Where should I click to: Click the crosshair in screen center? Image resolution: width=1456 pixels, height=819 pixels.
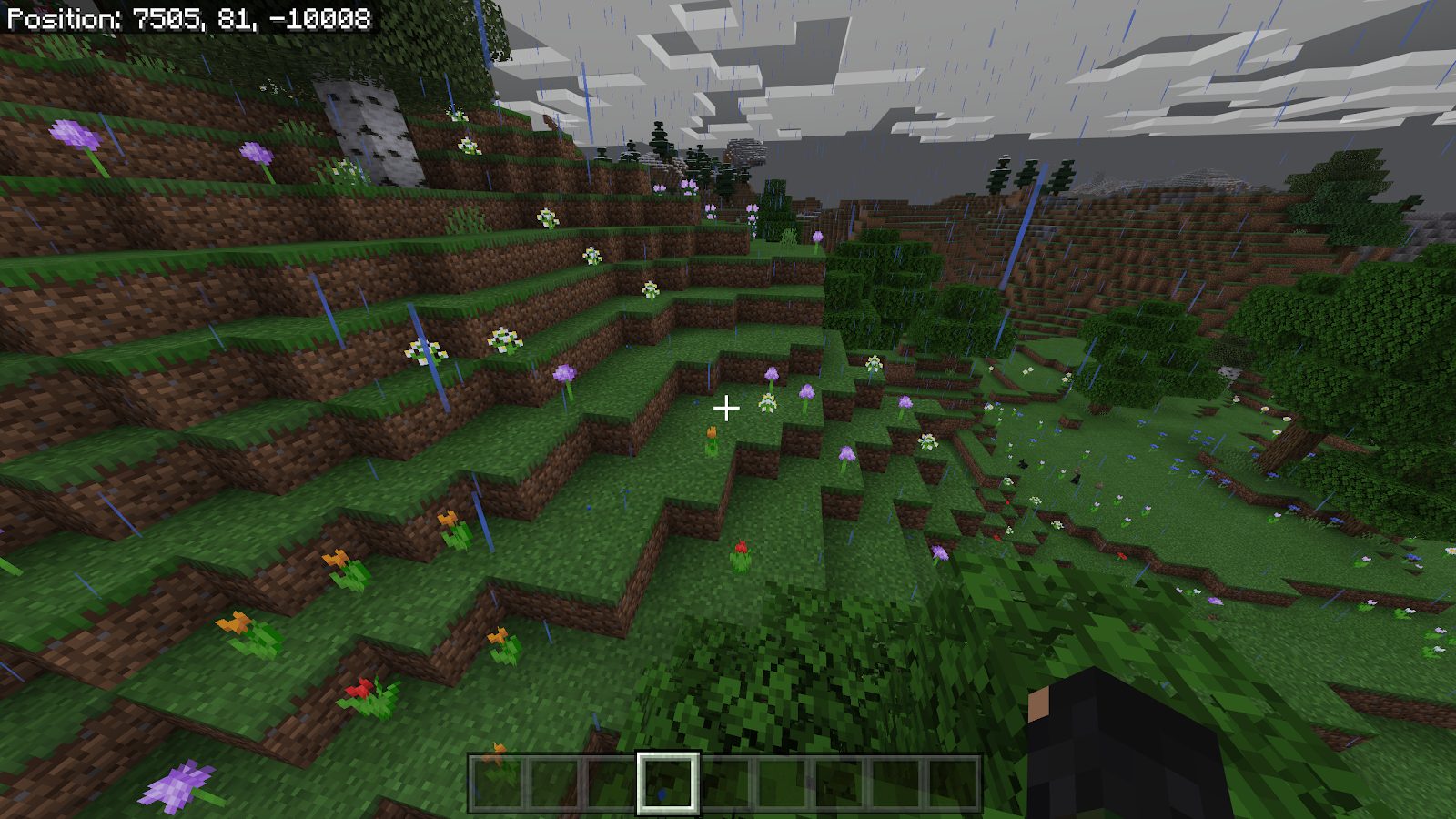coord(727,409)
